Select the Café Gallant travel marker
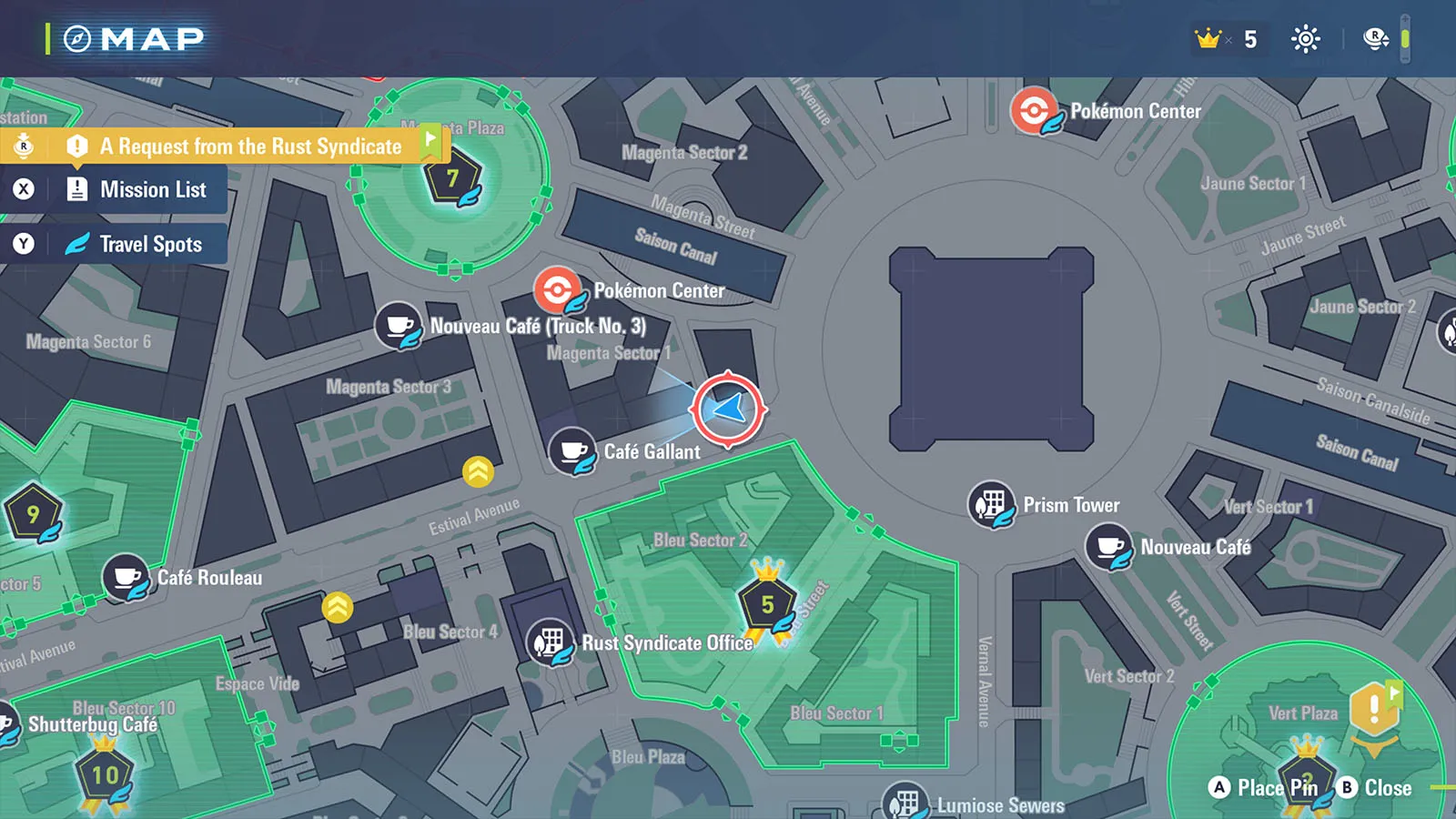The width and height of the screenshot is (1456, 819). pos(573,451)
